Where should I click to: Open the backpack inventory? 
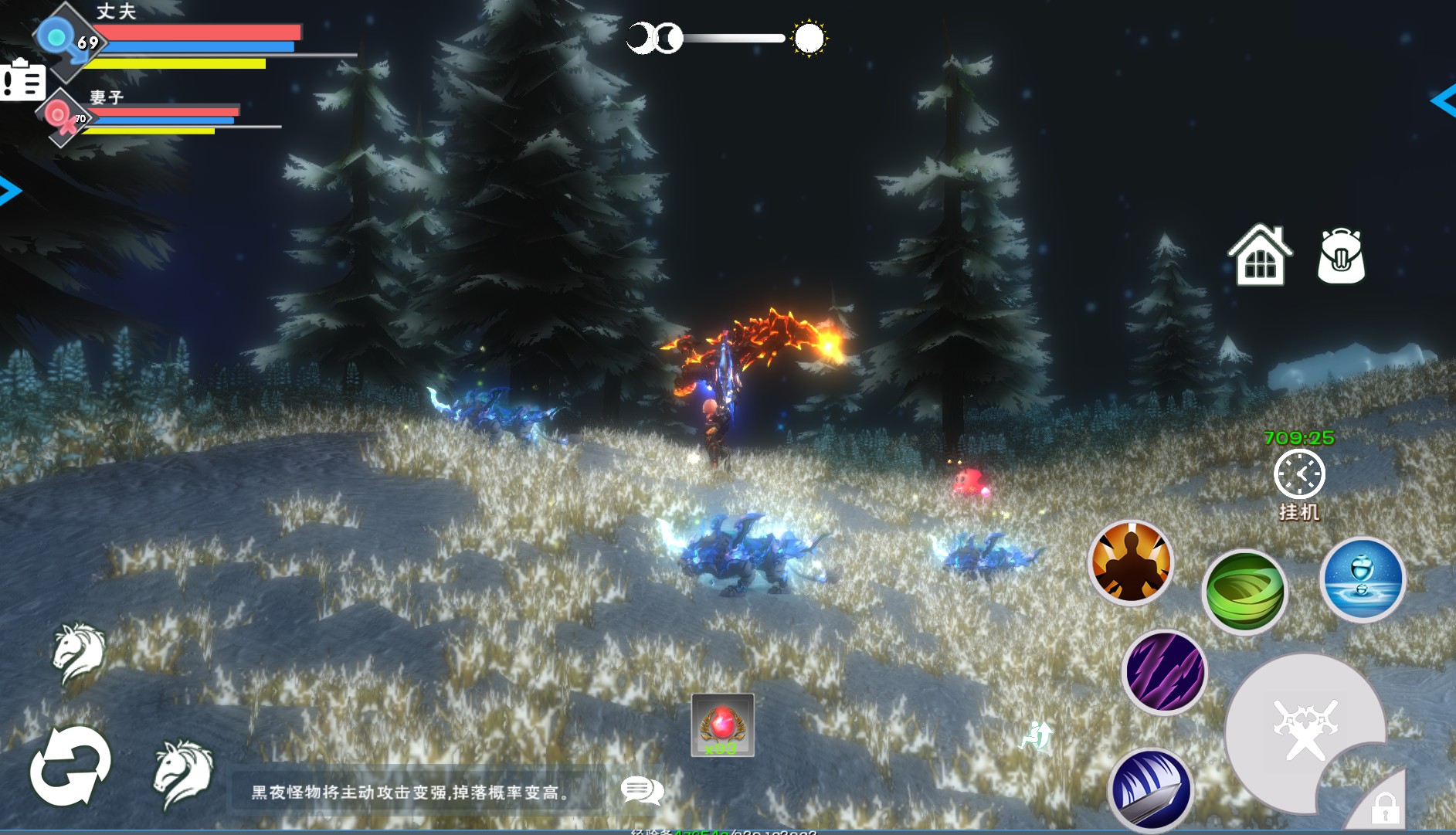(x=1341, y=256)
